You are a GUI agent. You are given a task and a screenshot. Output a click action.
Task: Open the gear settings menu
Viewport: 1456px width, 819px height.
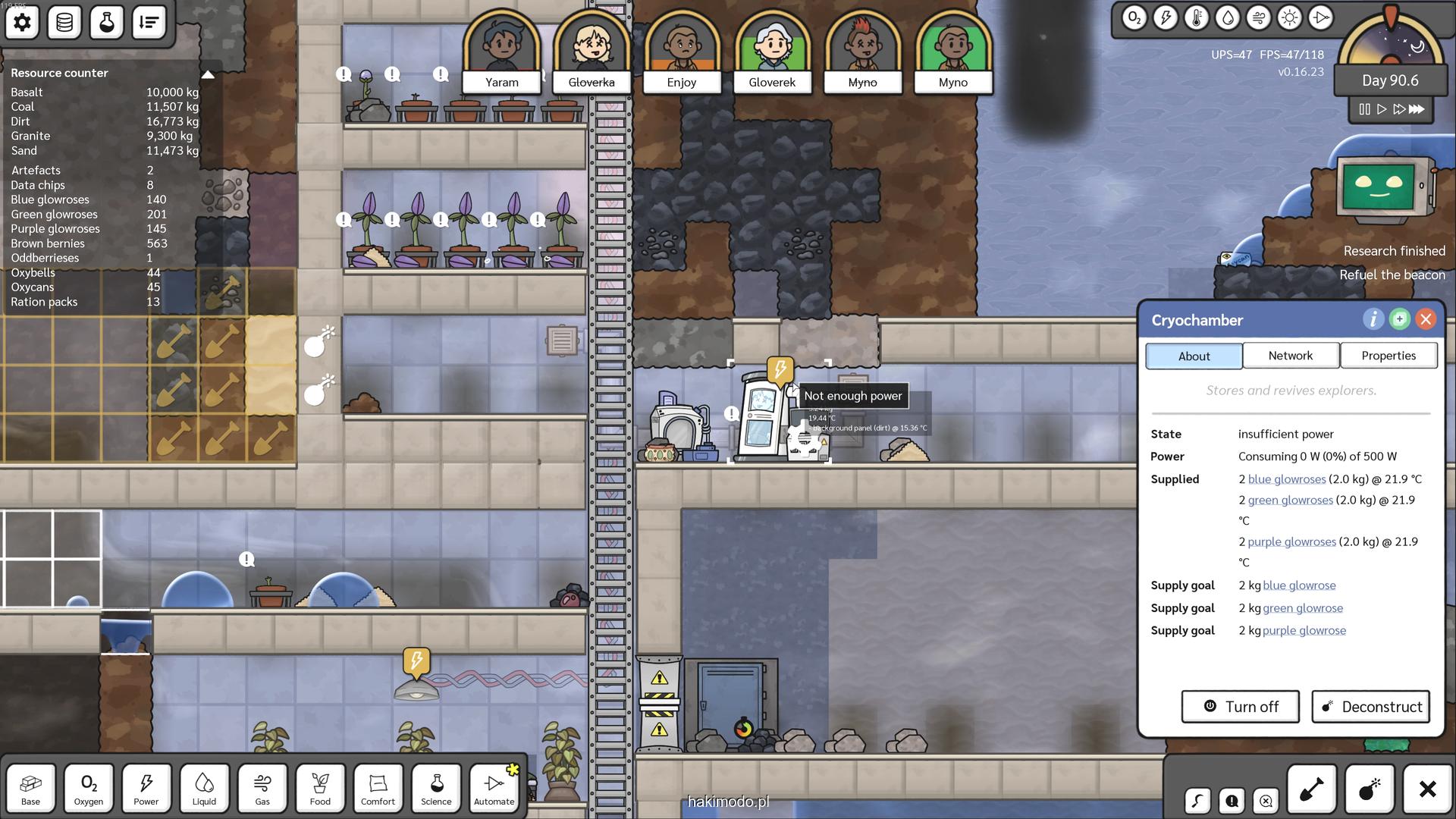click(22, 22)
